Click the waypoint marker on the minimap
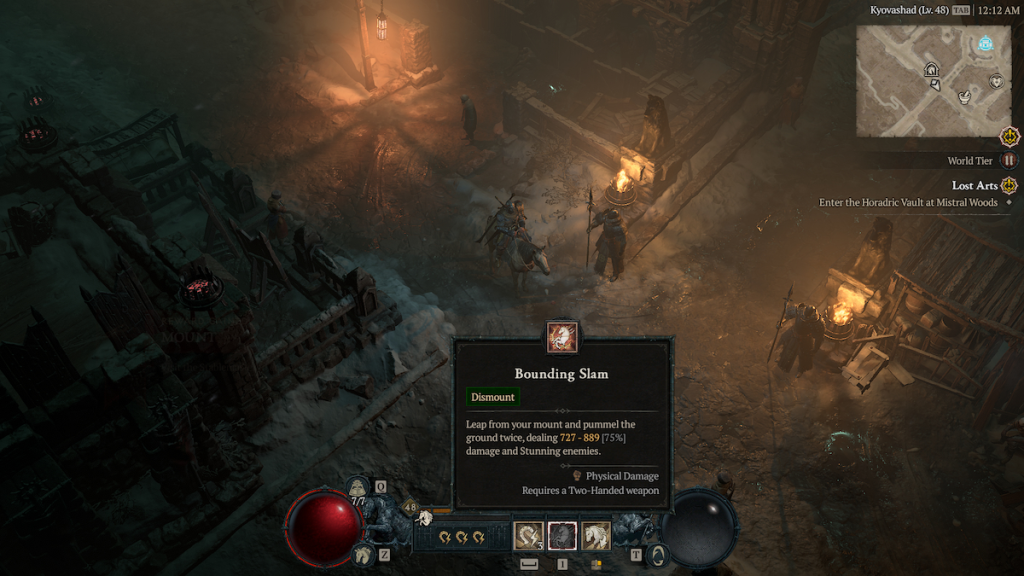The image size is (1024, 576). [986, 43]
